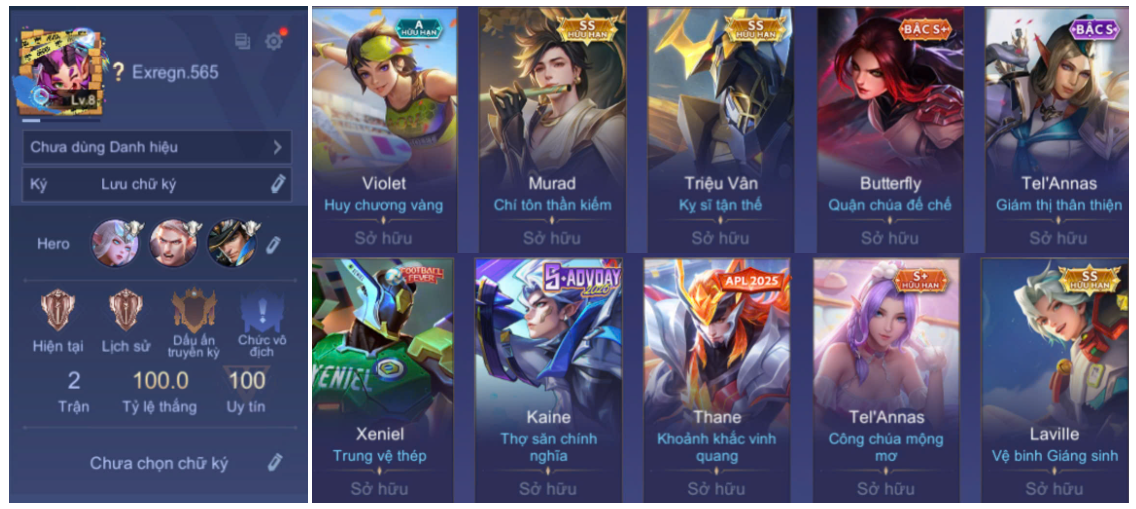Choose the Murad "Chí tôn thần kiếm" skin

(552, 128)
